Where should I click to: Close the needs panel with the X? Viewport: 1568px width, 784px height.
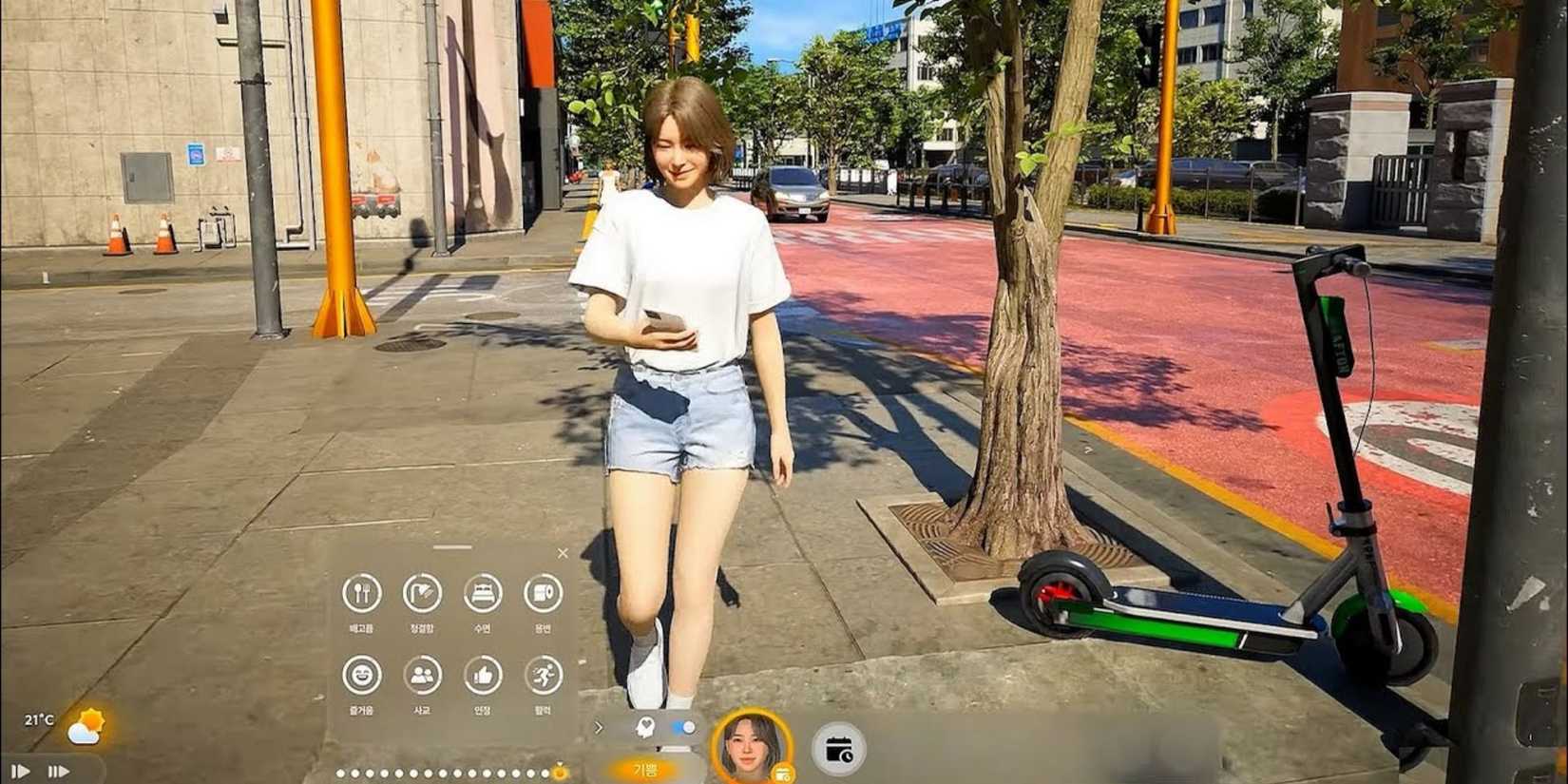tap(563, 552)
